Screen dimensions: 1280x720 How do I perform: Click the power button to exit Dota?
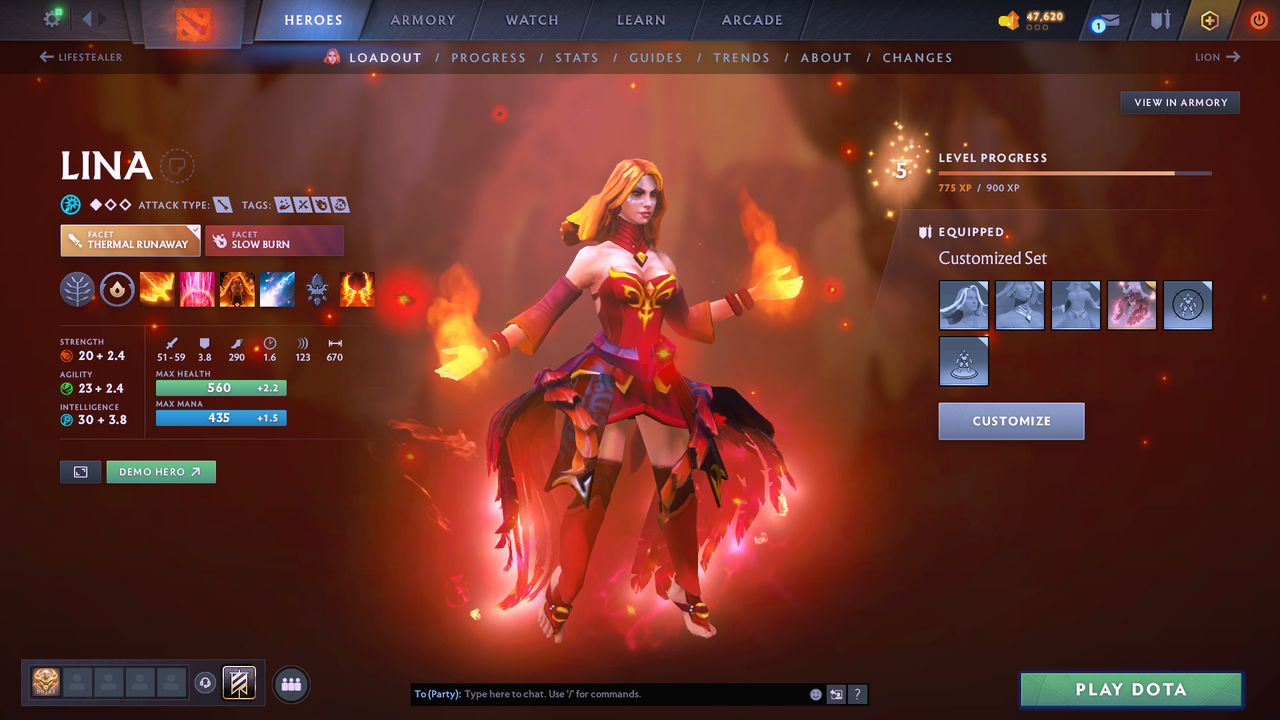point(1258,20)
